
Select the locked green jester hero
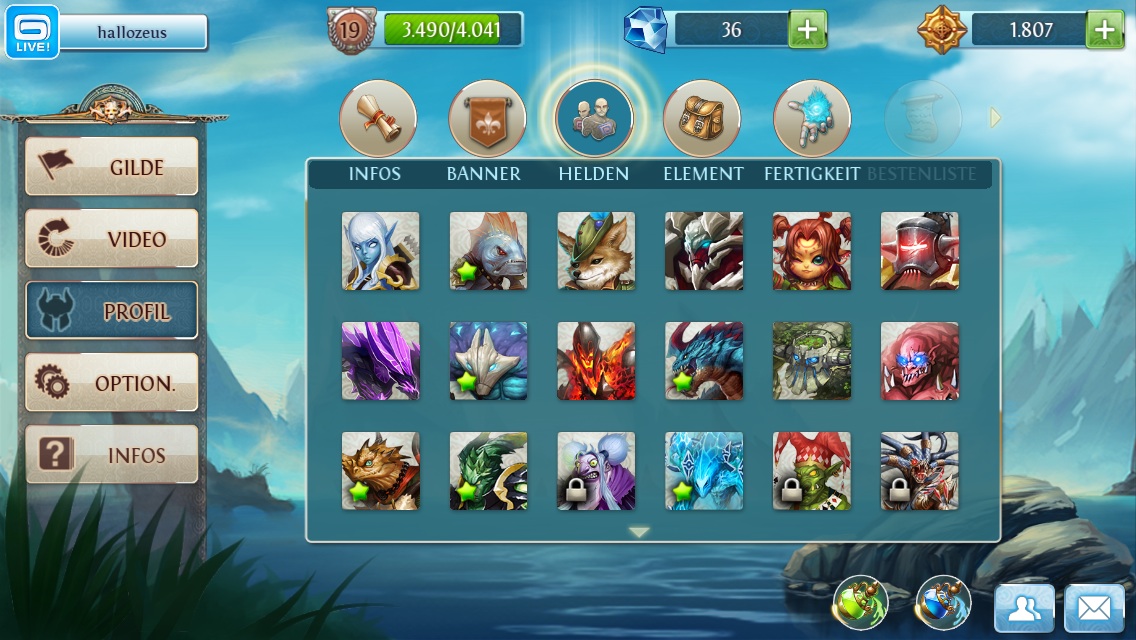812,471
